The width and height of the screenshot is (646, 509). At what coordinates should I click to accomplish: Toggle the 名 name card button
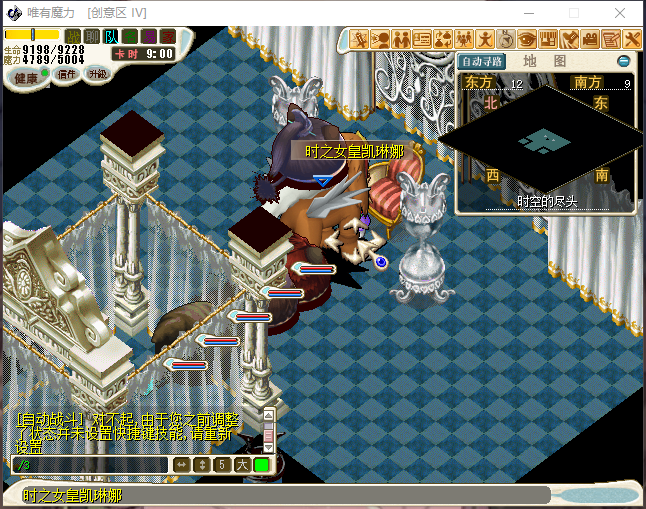(130, 37)
